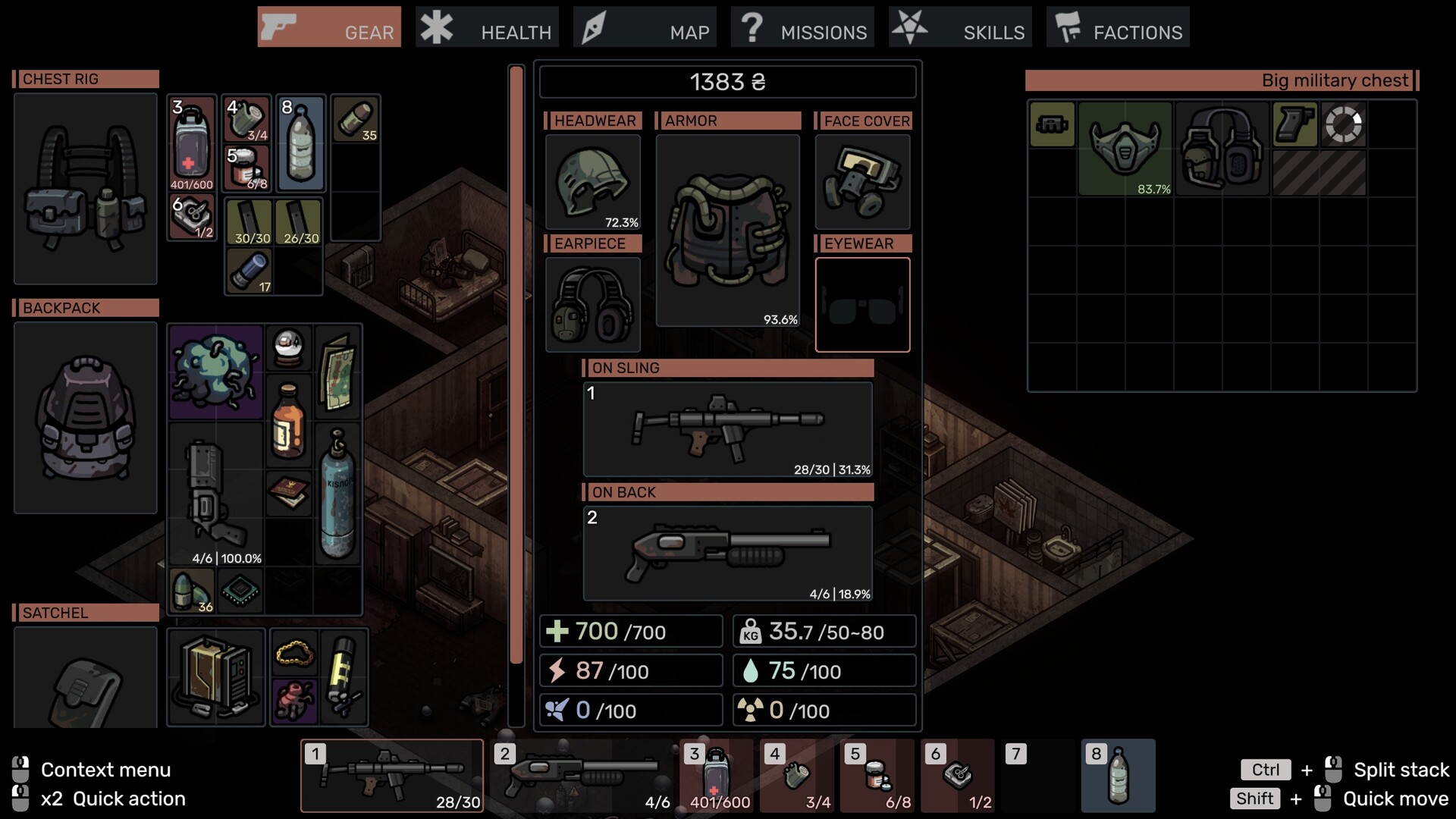Click the energy bar showing 87/100
Screen dimensions: 1456x819
click(630, 670)
